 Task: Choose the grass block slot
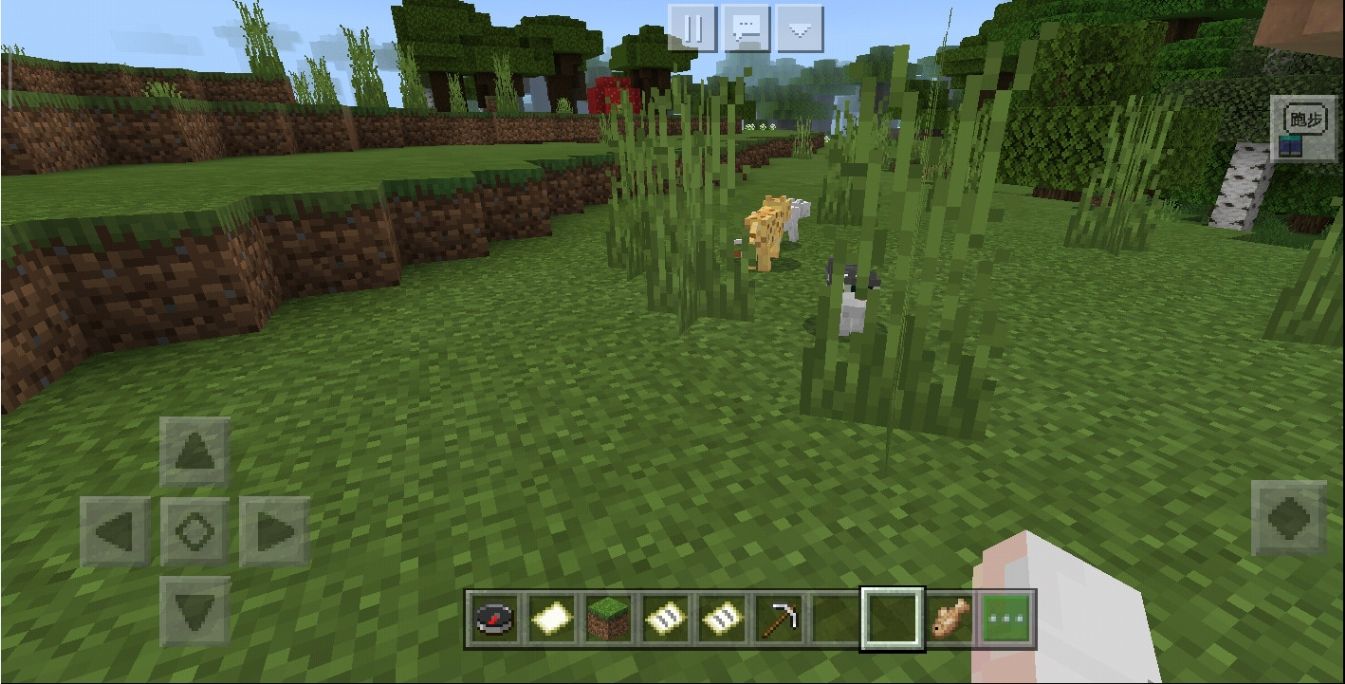[607, 620]
